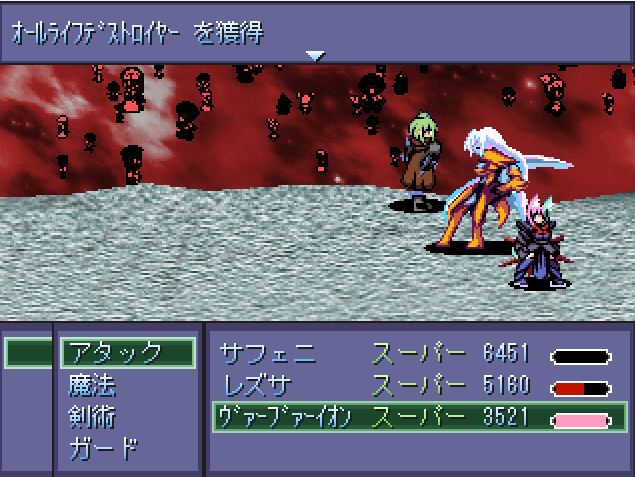This screenshot has height=477, width=635.
Task: Select party member サフェニ row
Action: (410, 355)
